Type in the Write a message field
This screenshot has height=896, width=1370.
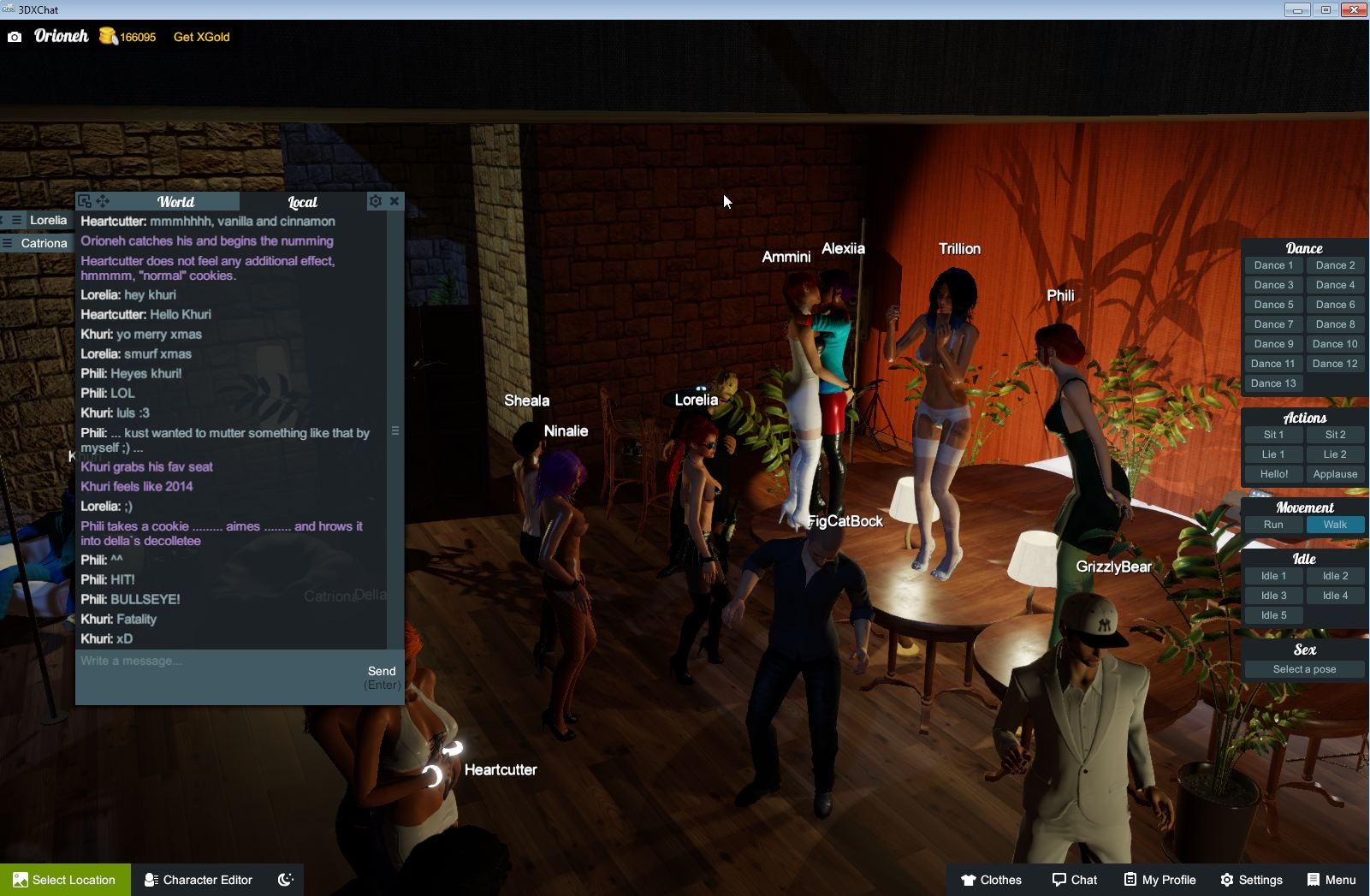[x=218, y=662]
